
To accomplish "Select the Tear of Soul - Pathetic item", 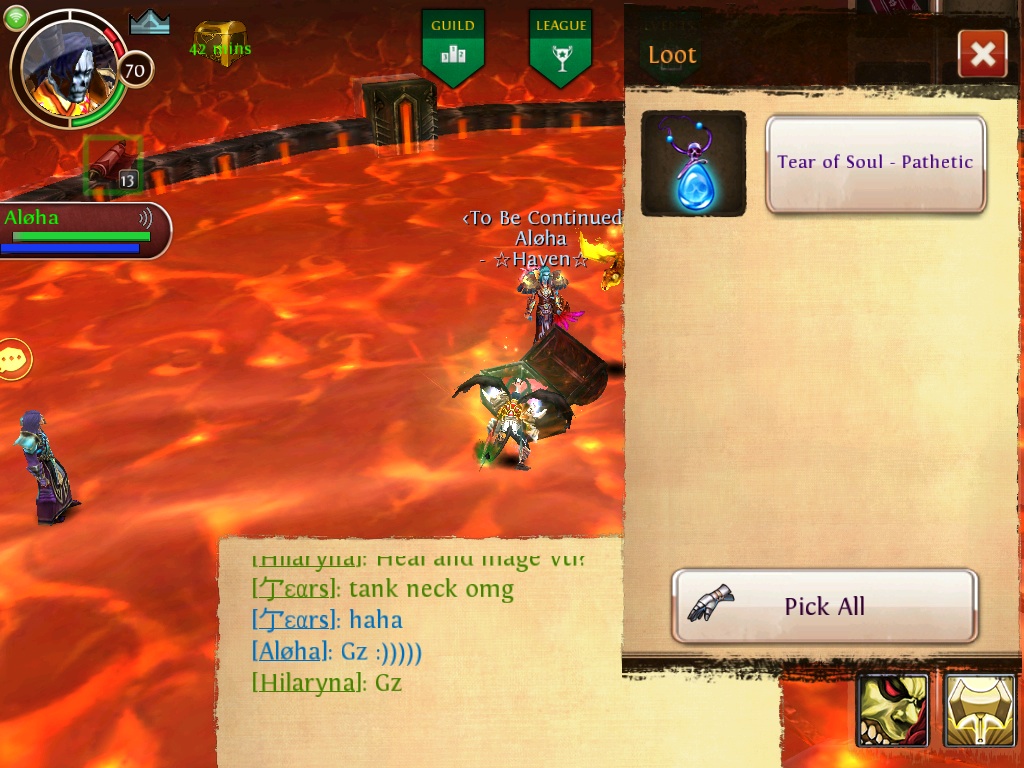I will (x=875, y=163).
